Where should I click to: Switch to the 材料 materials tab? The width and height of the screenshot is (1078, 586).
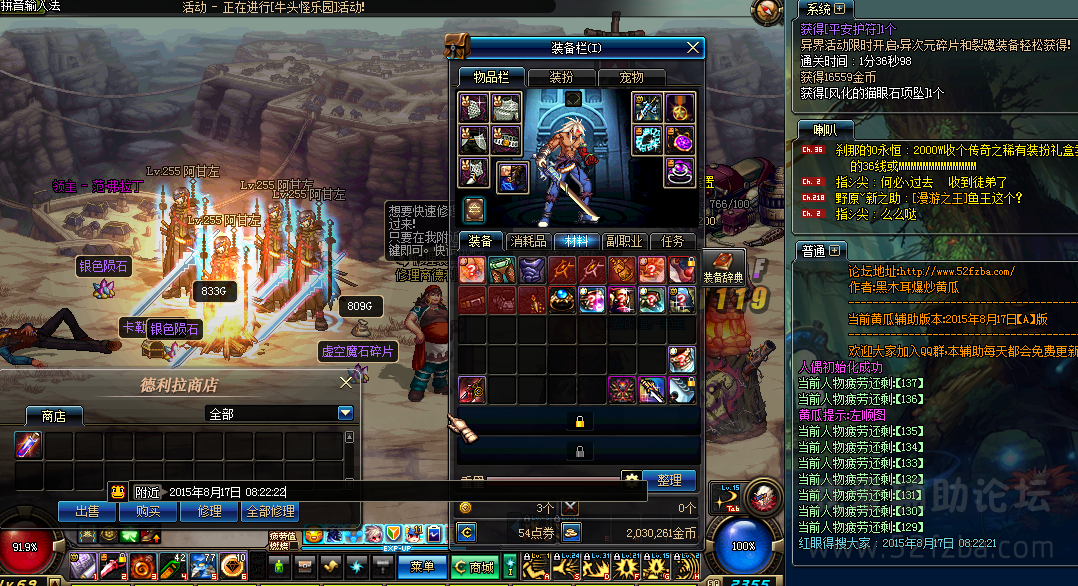[576, 241]
